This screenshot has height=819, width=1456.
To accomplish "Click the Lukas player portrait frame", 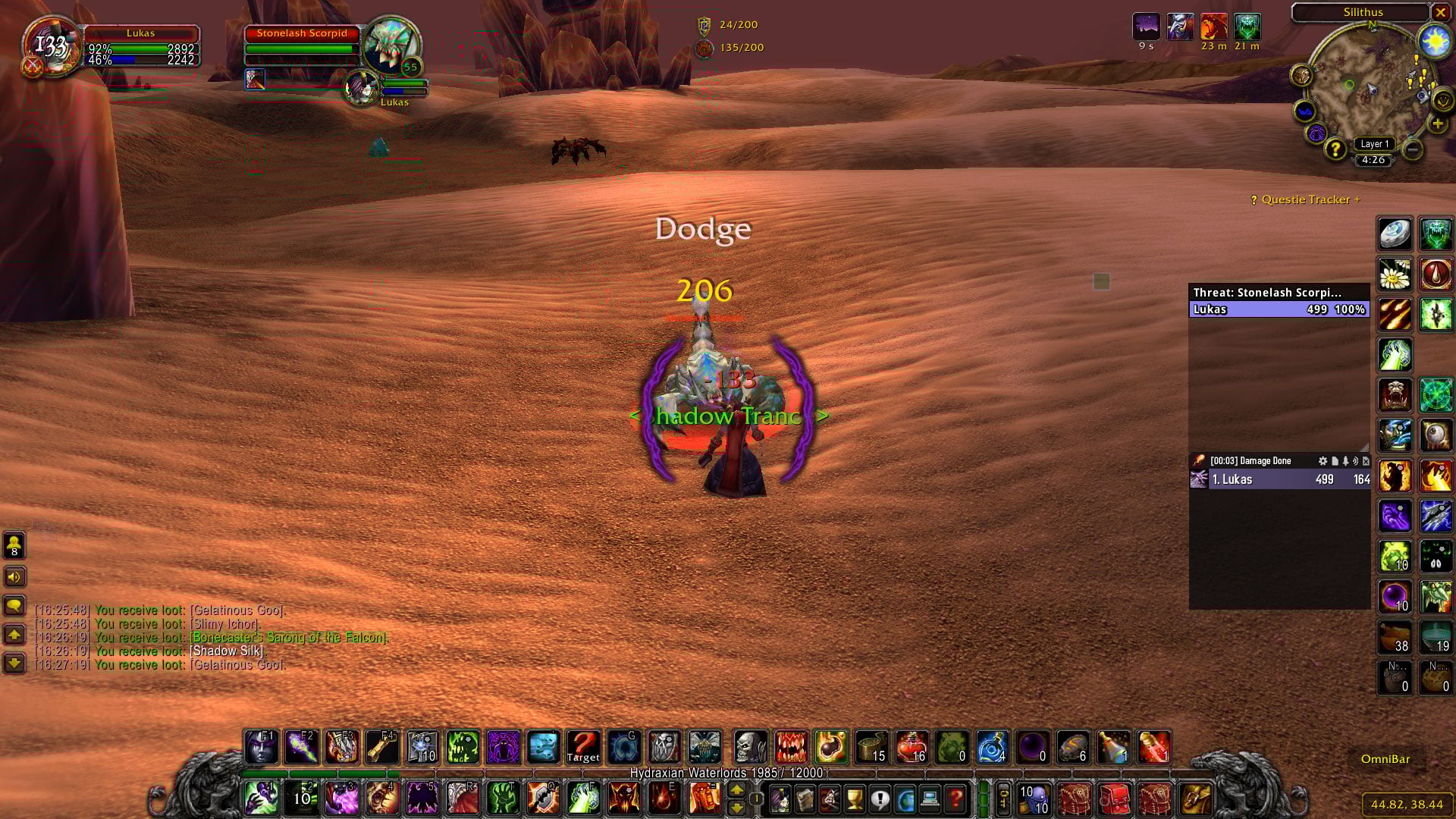I will (50, 47).
